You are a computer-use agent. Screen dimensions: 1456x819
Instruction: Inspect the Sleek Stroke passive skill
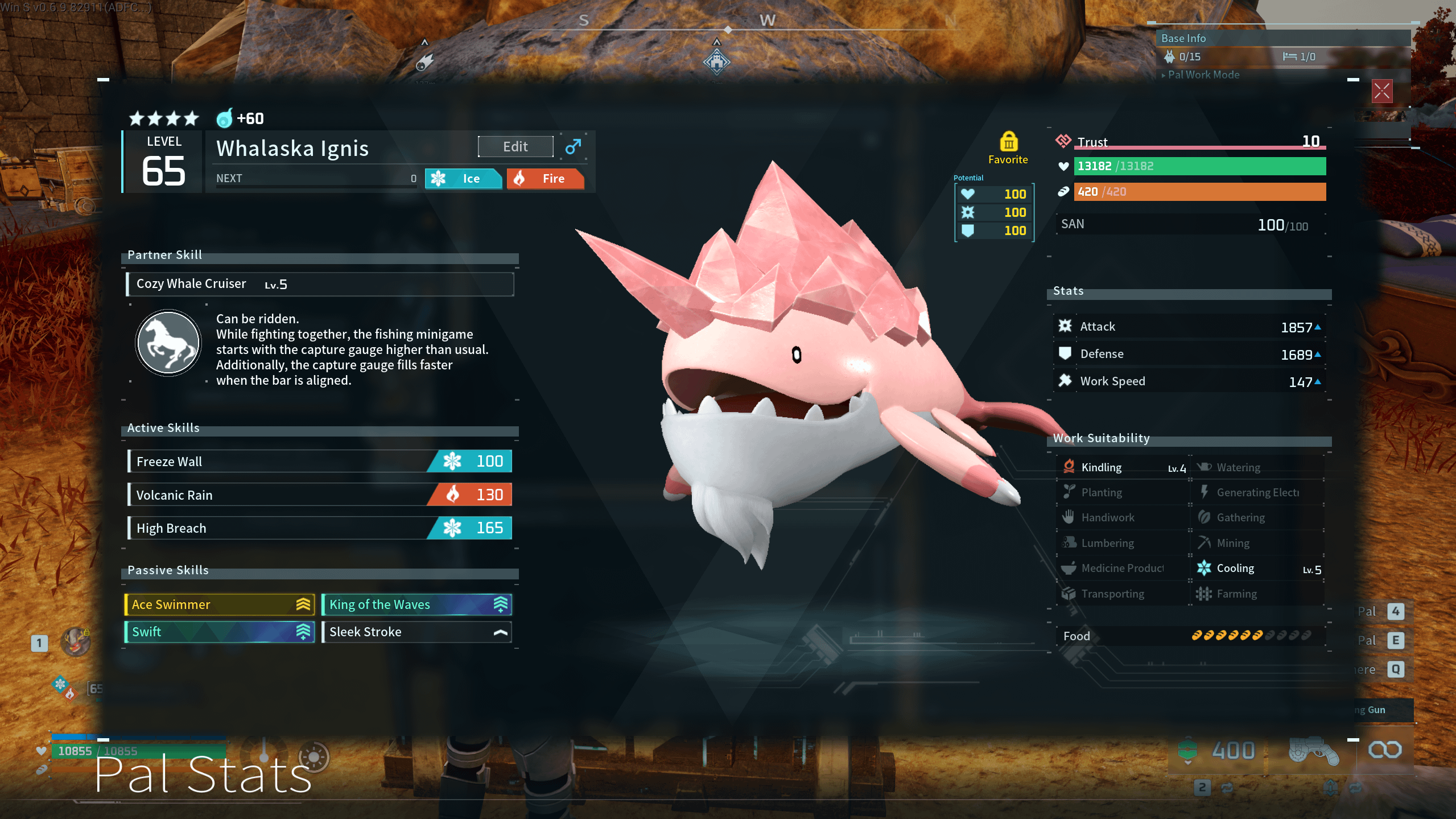(416, 632)
